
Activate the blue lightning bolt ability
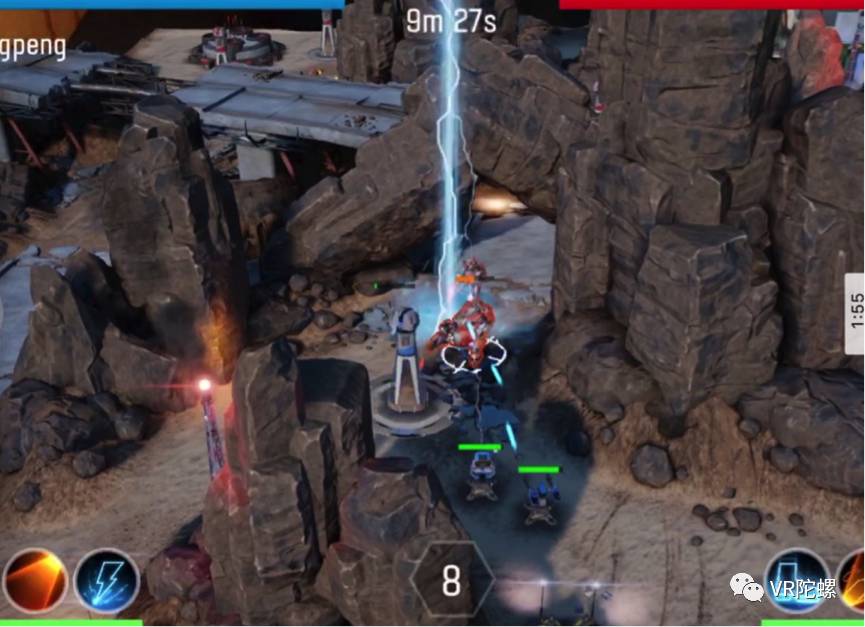(106, 582)
